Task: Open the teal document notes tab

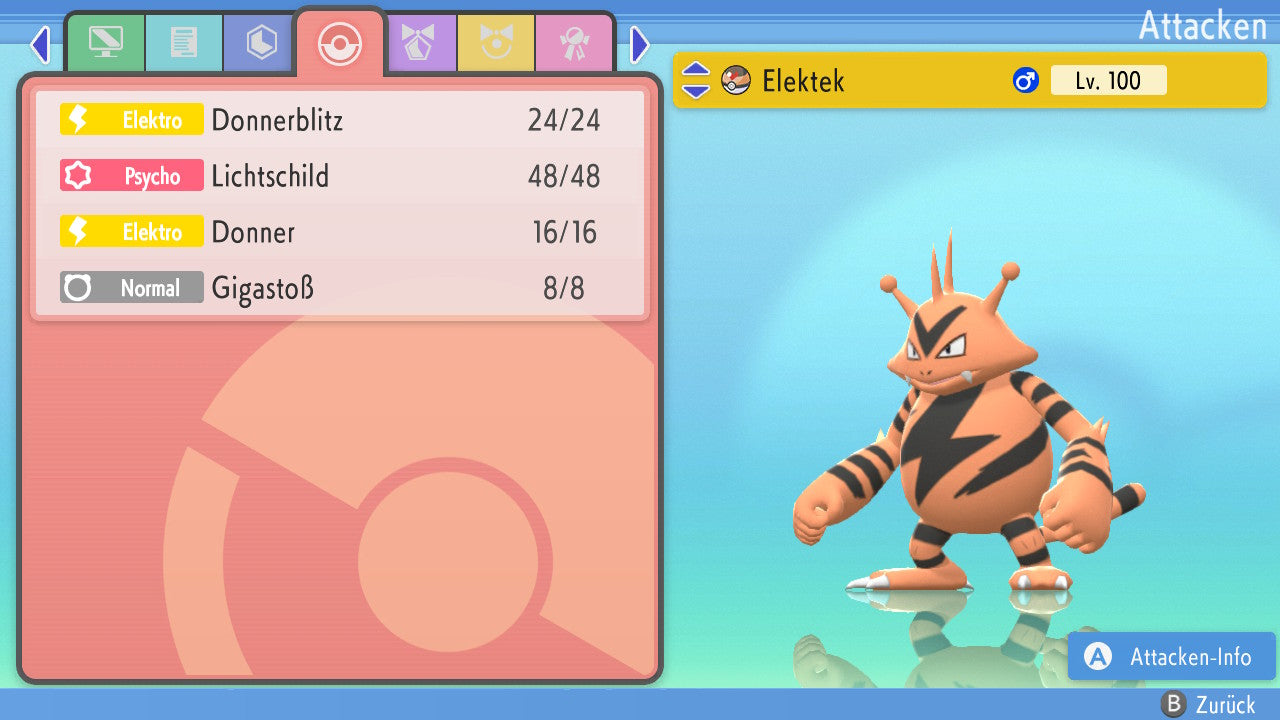Action: [x=183, y=42]
